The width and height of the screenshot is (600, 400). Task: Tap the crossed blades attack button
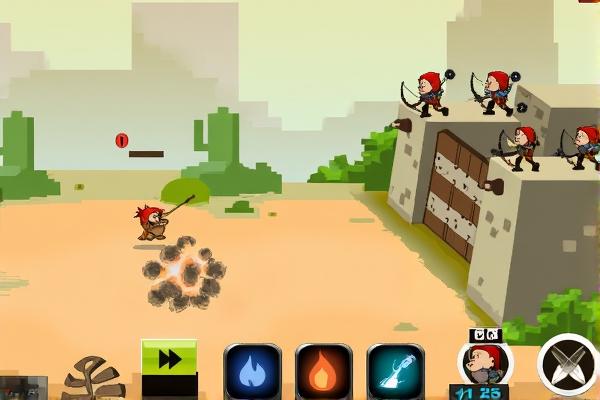pos(567,364)
